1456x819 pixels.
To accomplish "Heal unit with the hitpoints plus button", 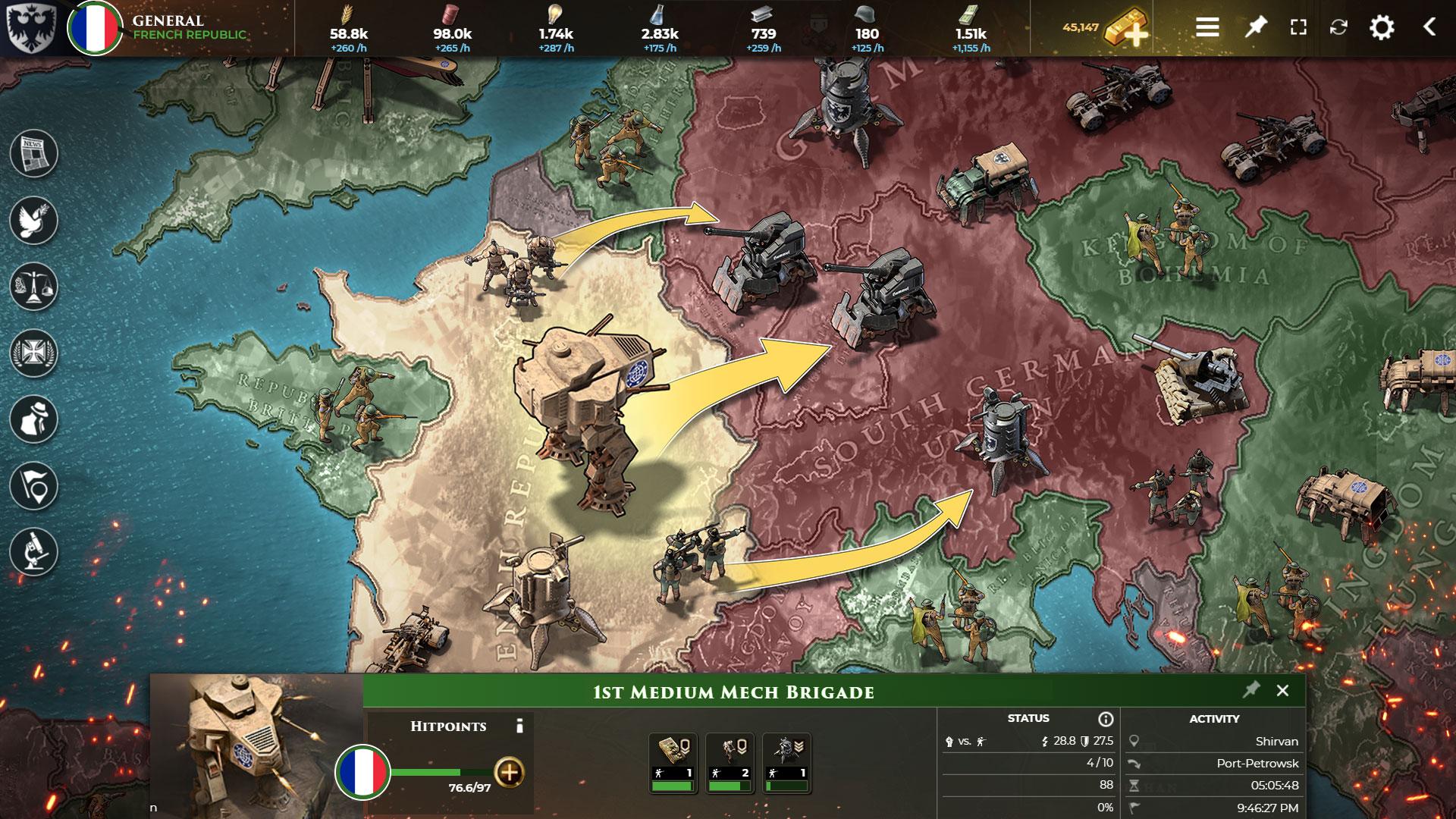I will (x=509, y=773).
